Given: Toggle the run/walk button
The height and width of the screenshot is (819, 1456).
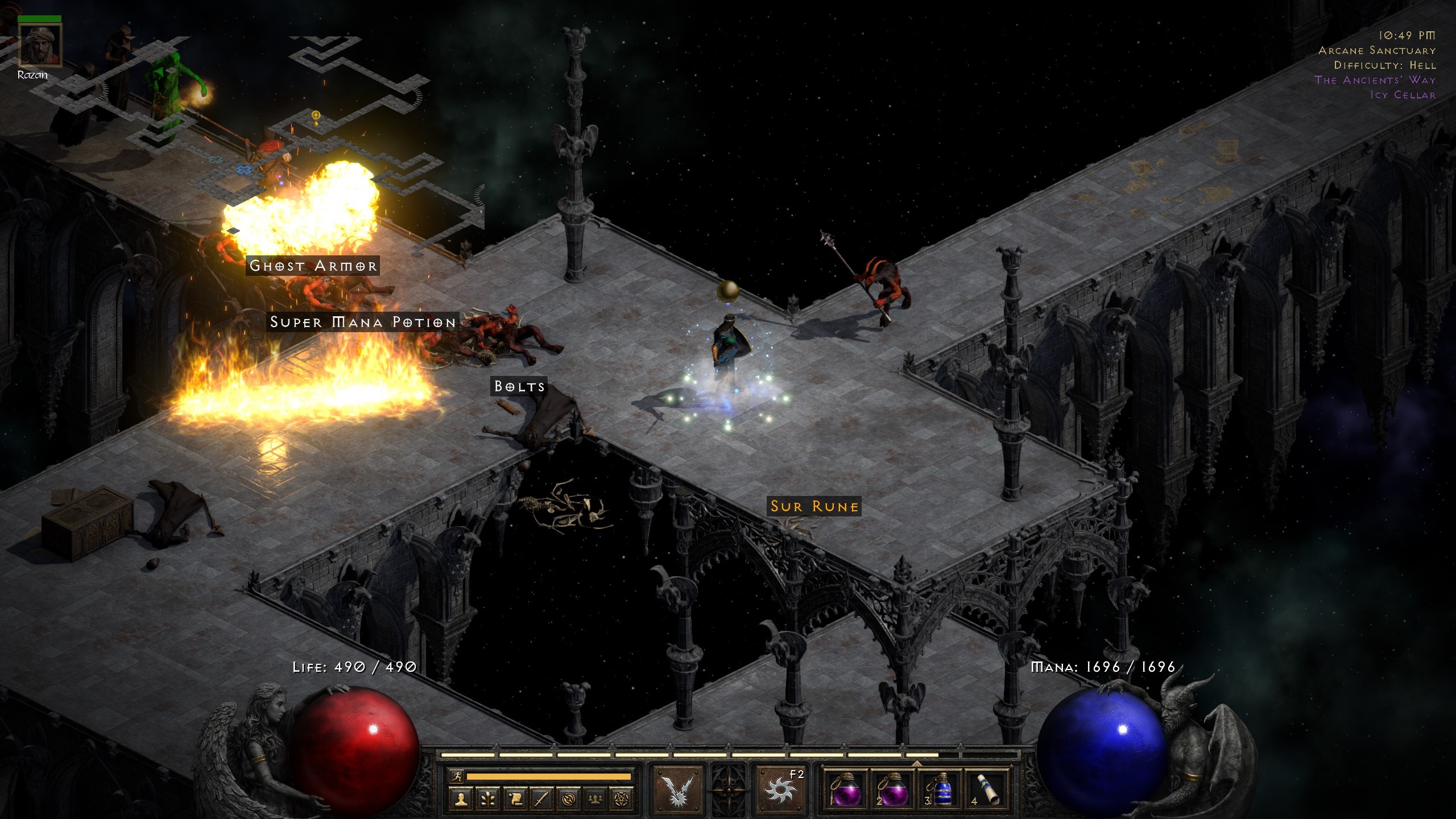Looking at the screenshot, I should tap(456, 776).
